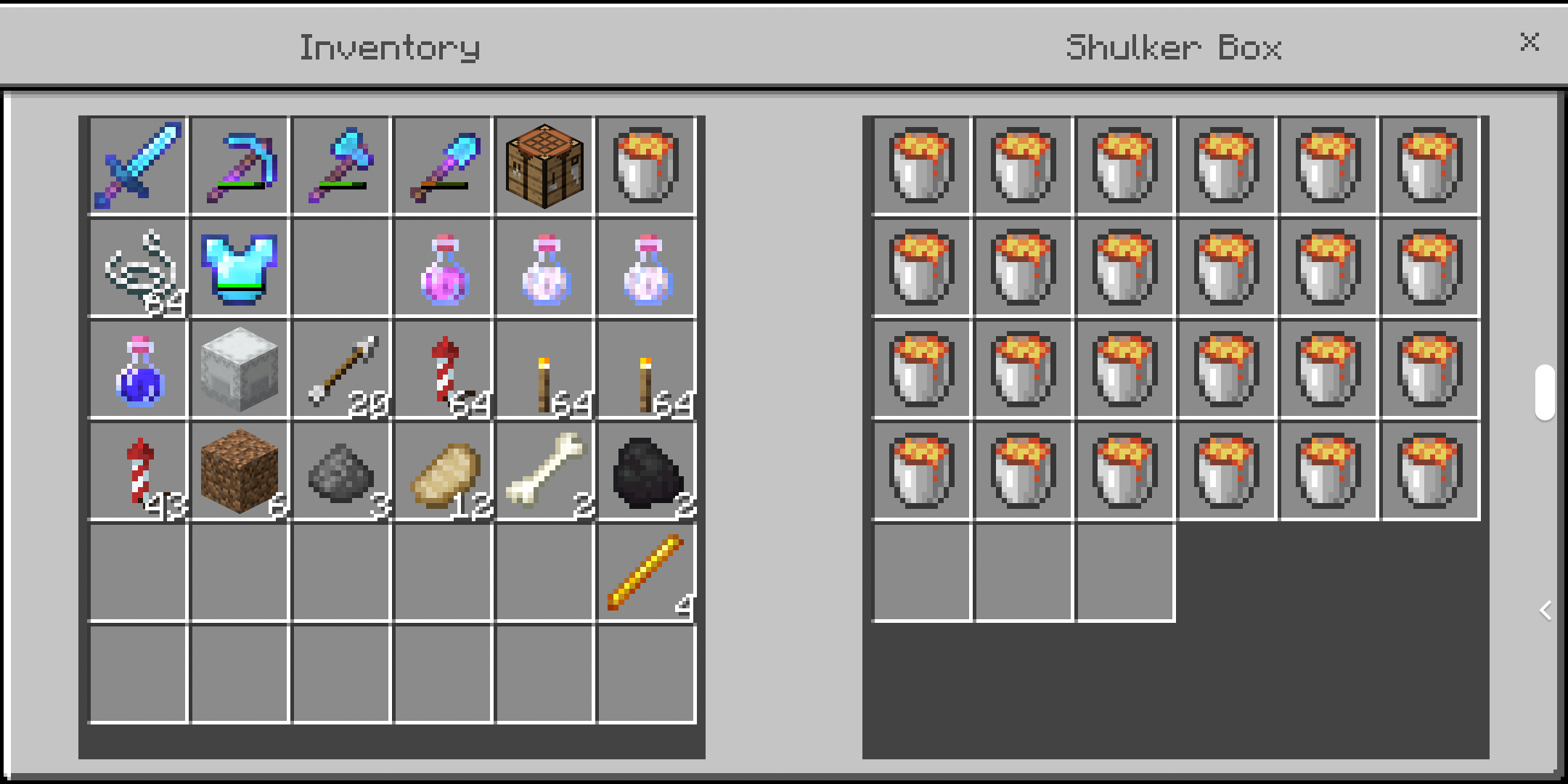
Task: Pick up the dirt block stack
Action: tap(240, 472)
